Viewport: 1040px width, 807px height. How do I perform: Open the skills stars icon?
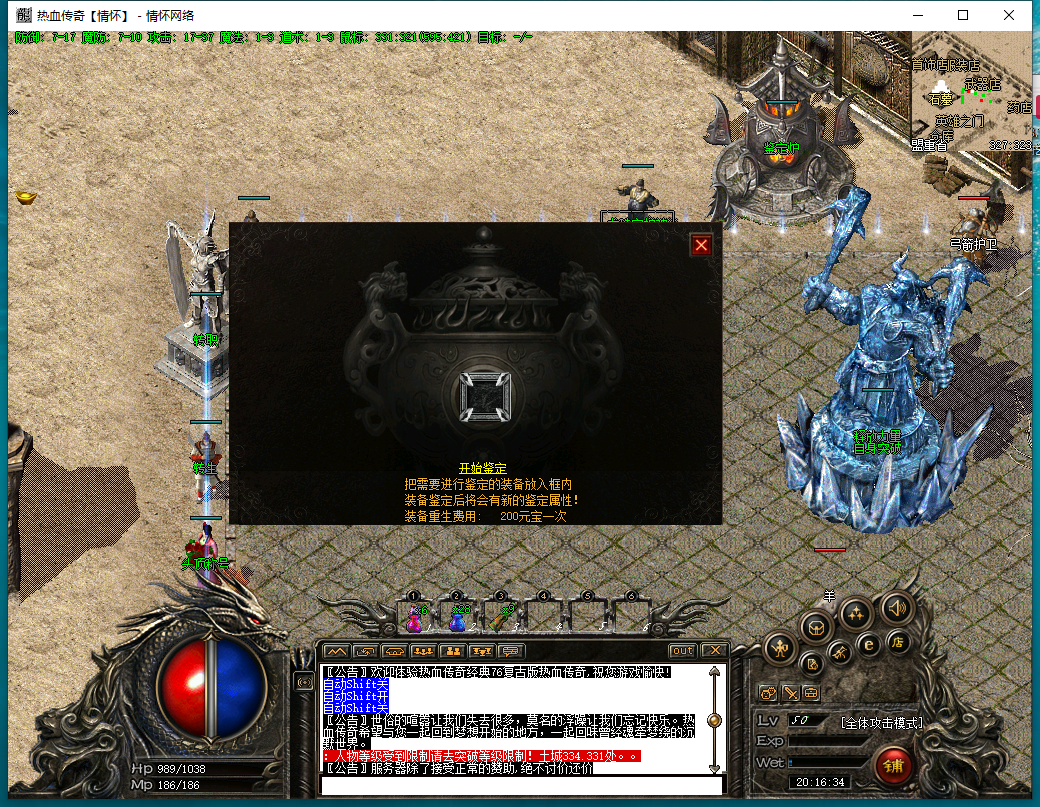(x=857, y=612)
